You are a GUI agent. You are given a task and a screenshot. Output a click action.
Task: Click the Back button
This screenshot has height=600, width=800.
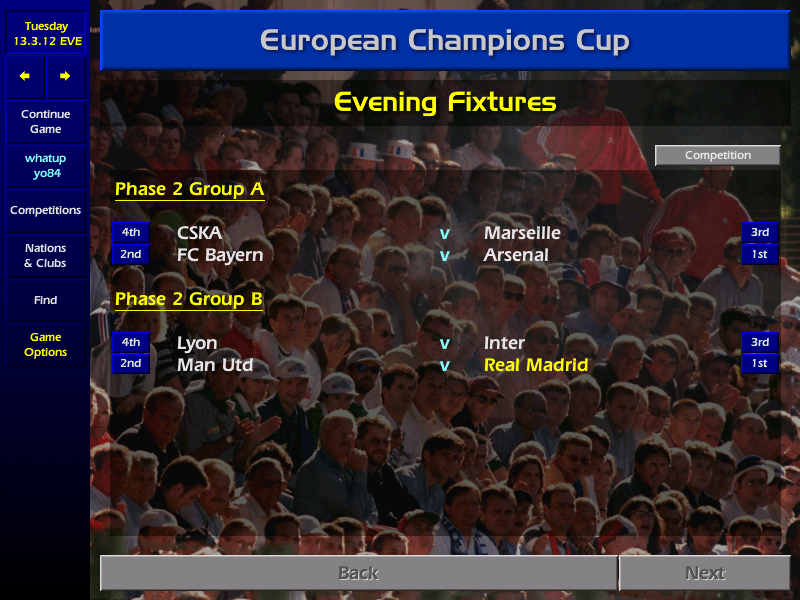click(x=358, y=573)
